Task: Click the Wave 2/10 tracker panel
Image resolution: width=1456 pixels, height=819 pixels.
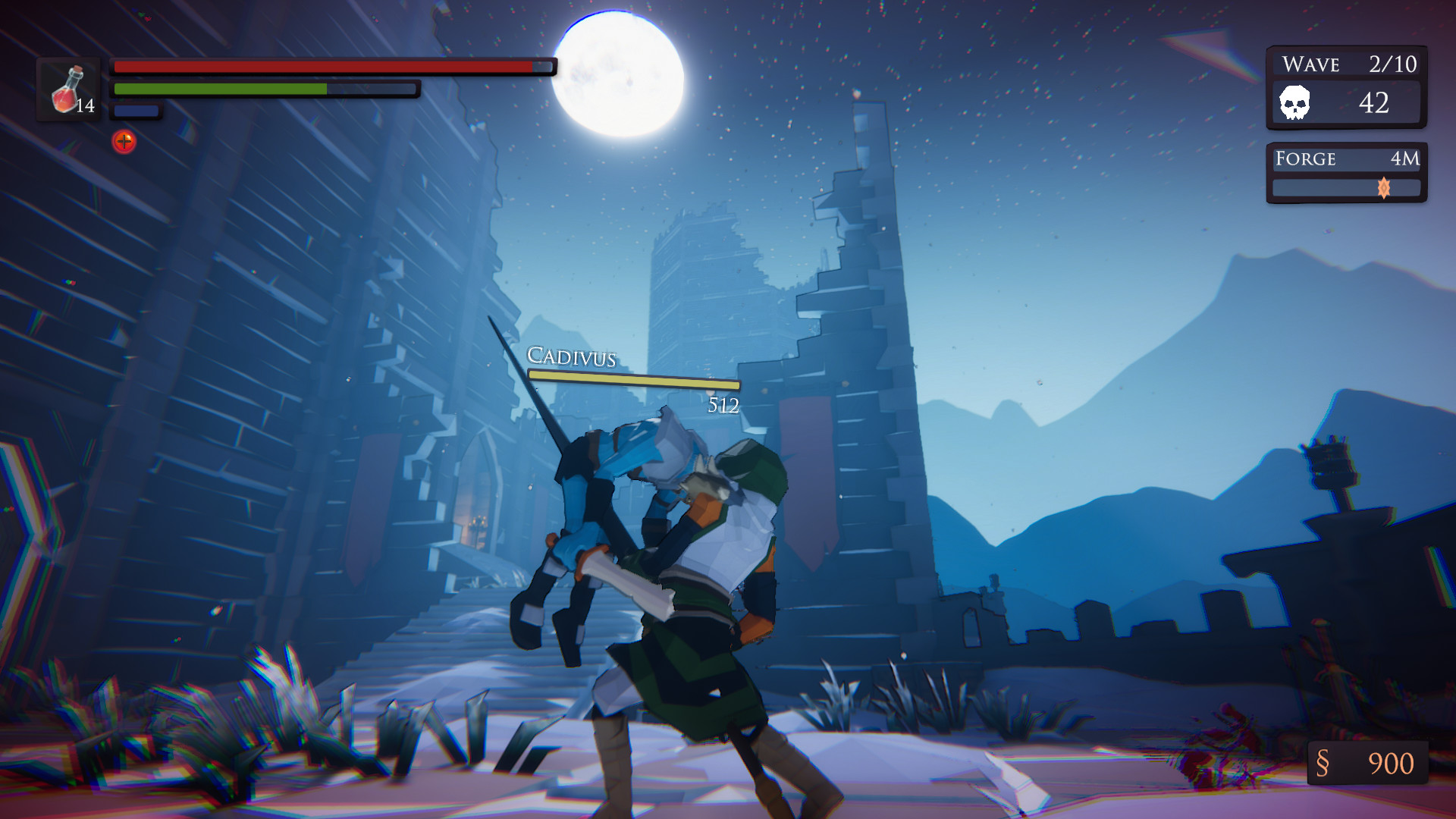Action: click(1346, 86)
